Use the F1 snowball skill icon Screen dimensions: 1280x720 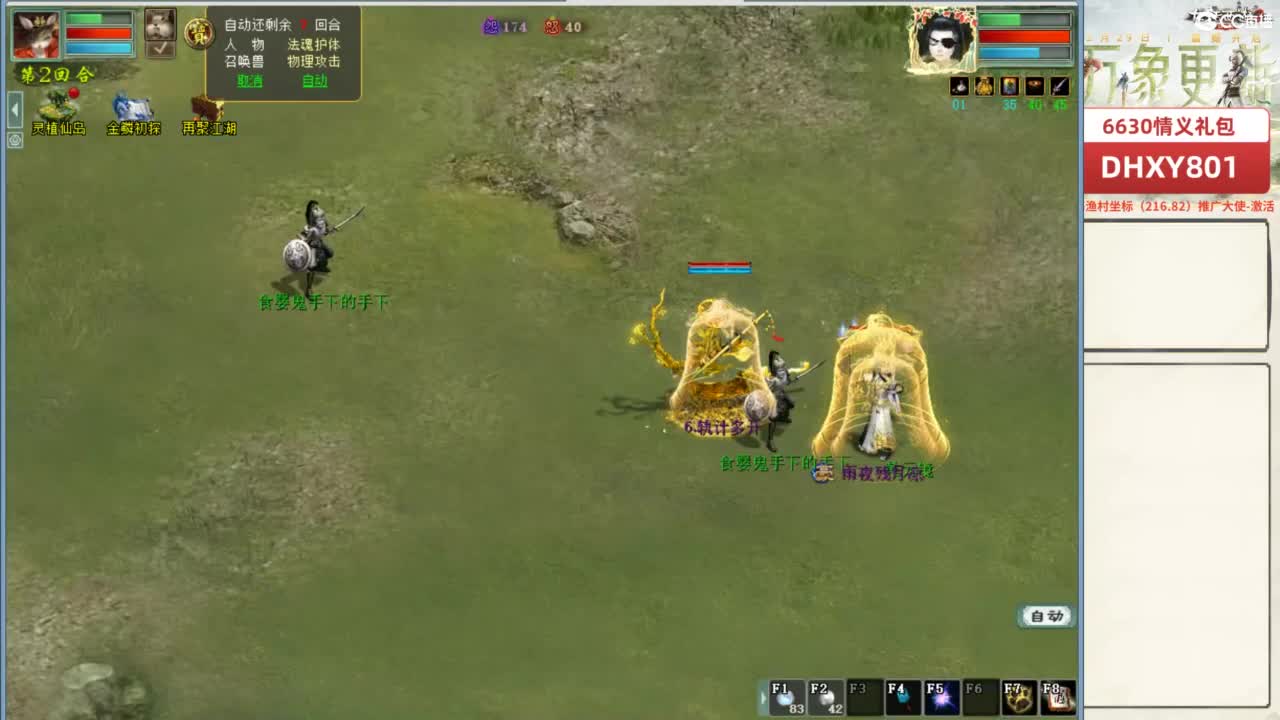[x=786, y=694]
